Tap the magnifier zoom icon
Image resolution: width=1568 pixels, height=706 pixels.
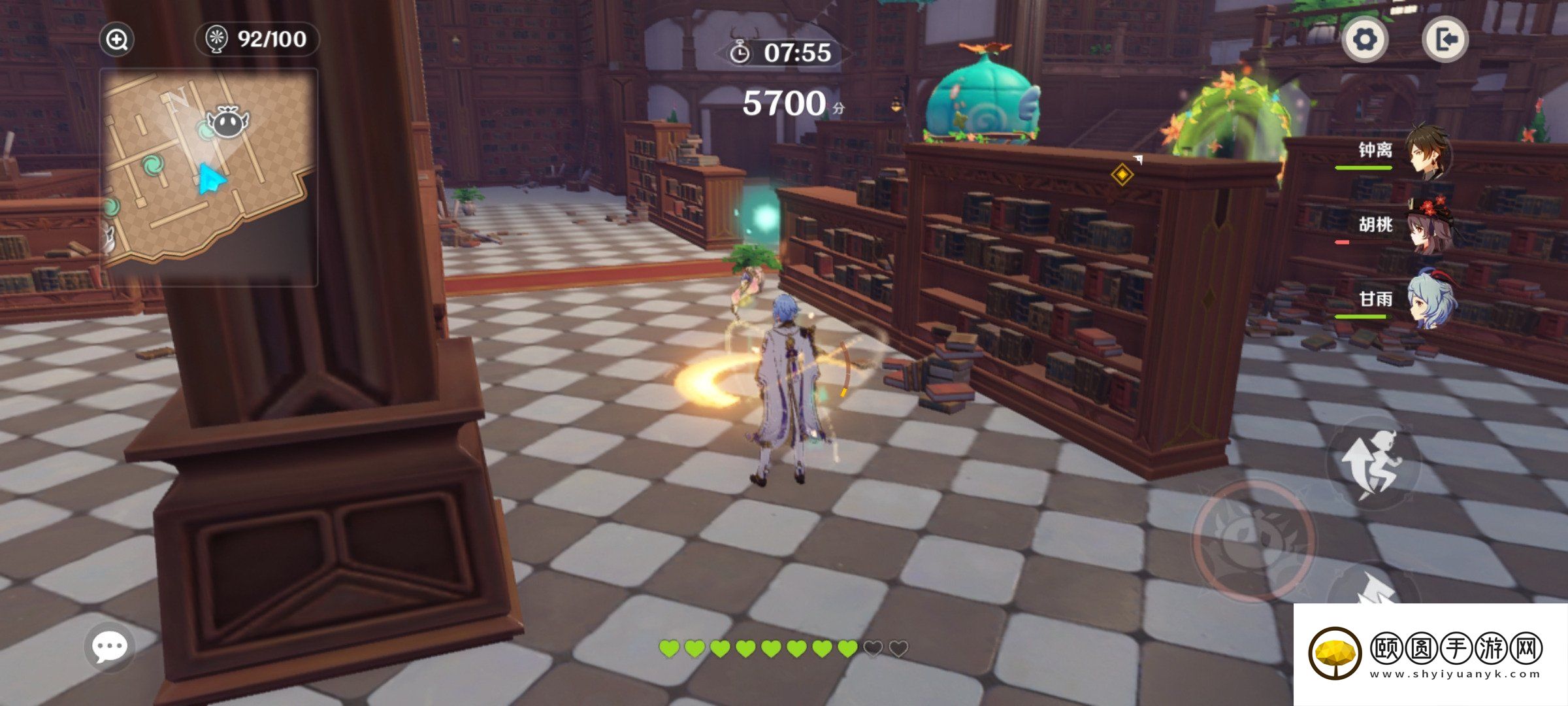(x=117, y=40)
